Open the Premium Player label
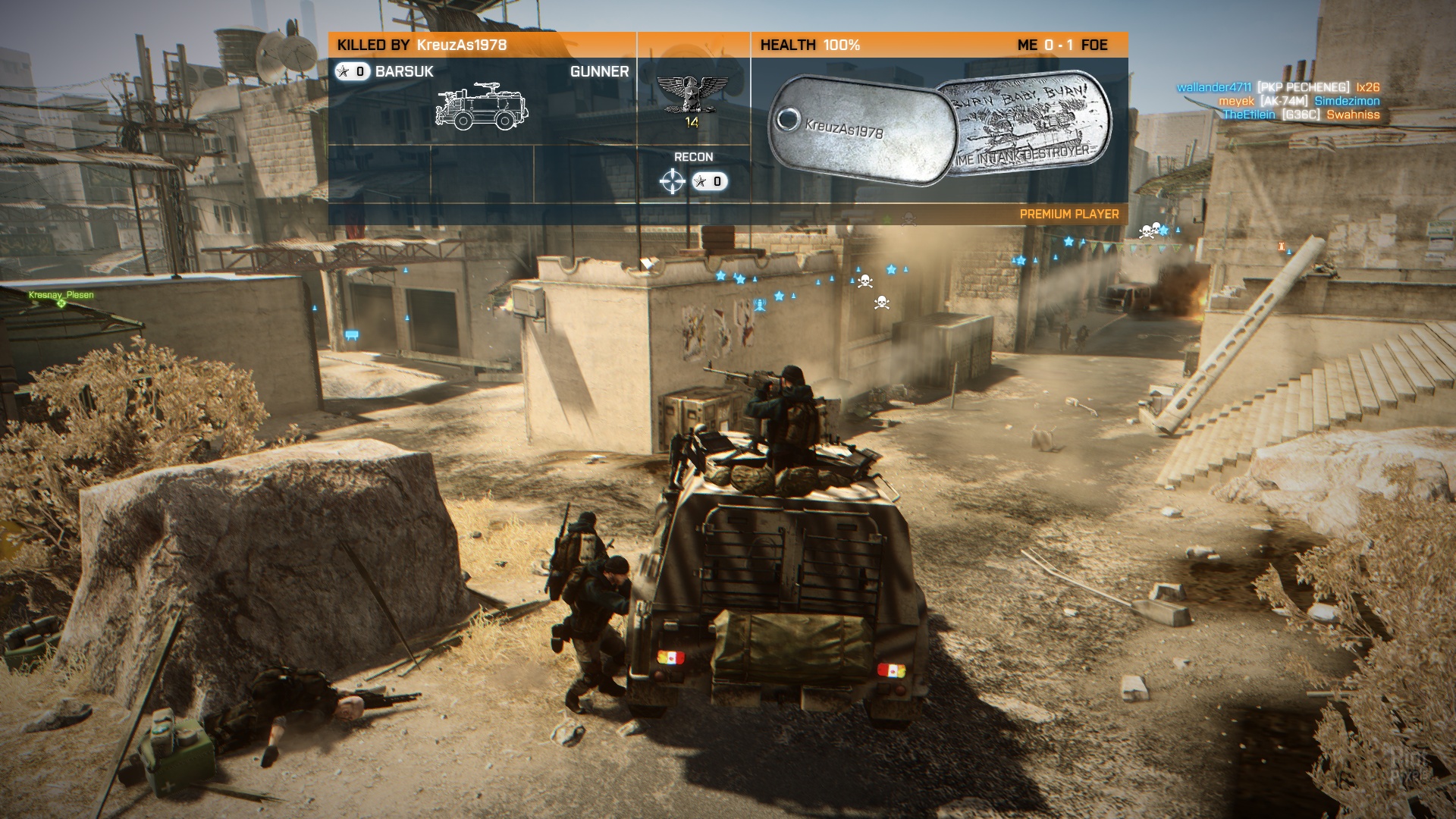Viewport: 1456px width, 819px height. [x=1068, y=214]
